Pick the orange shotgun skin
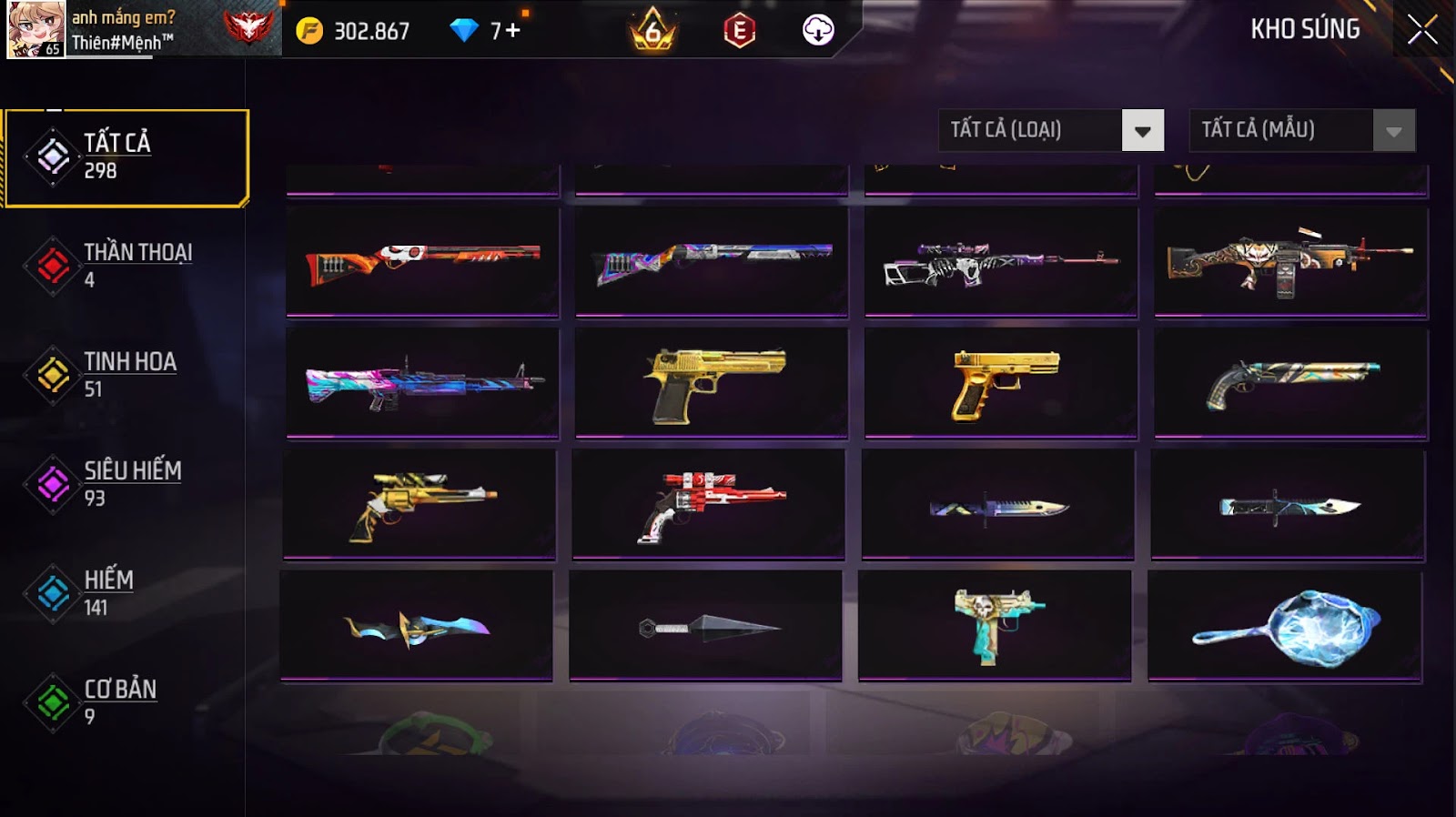1456x817 pixels. click(422, 262)
